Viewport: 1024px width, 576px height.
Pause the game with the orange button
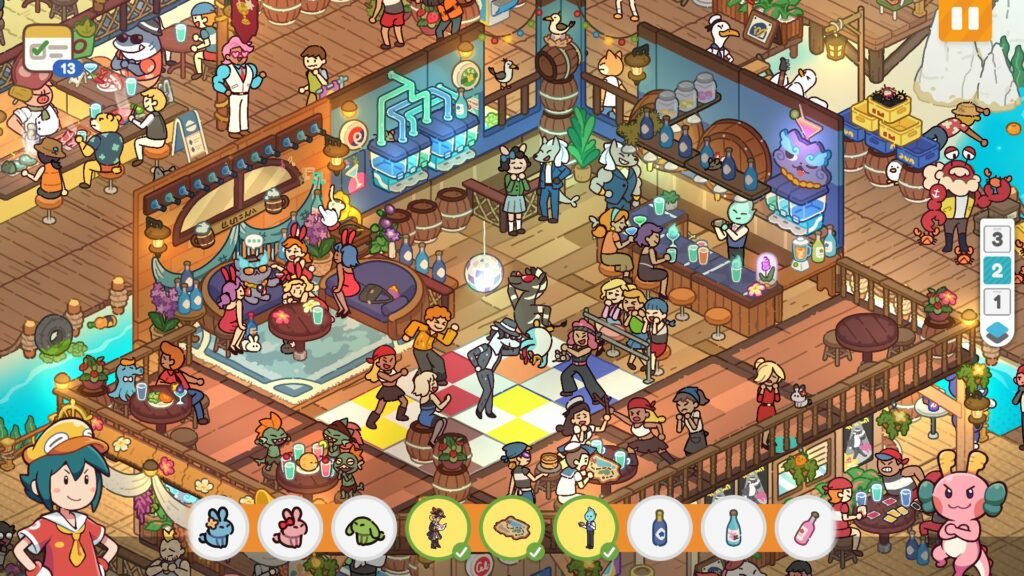click(x=964, y=19)
